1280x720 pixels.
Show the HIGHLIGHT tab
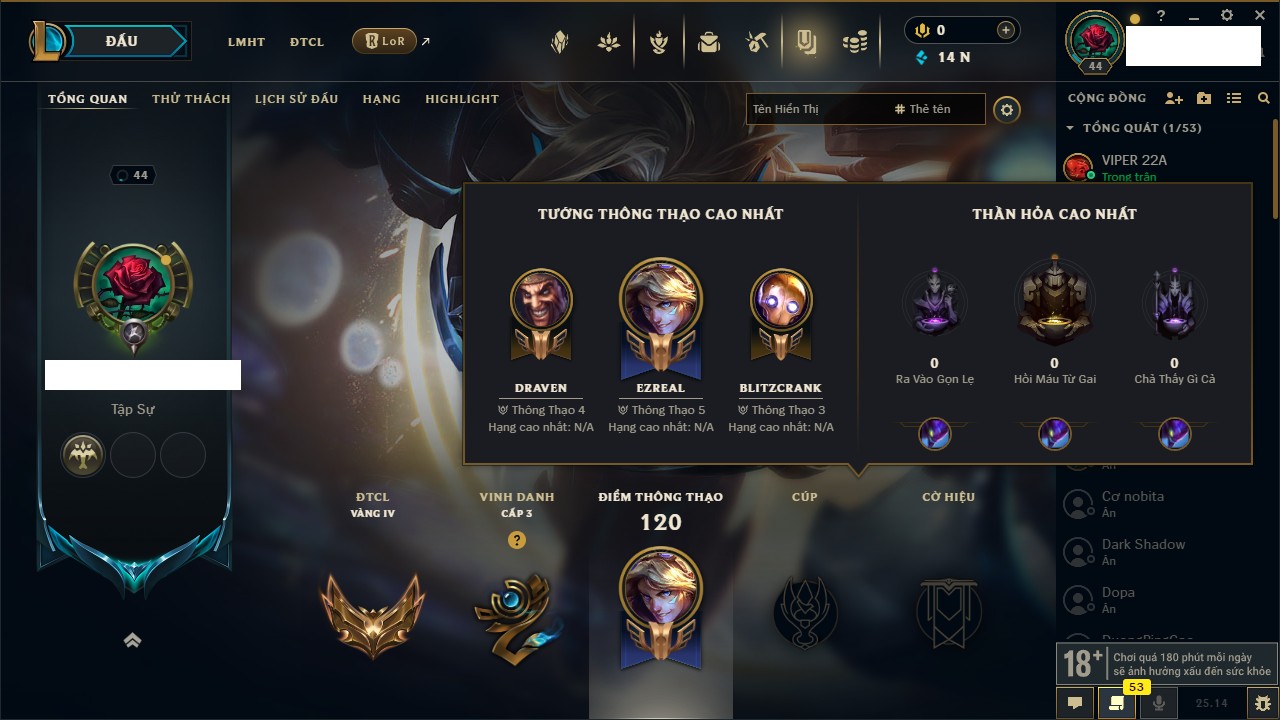tap(462, 99)
